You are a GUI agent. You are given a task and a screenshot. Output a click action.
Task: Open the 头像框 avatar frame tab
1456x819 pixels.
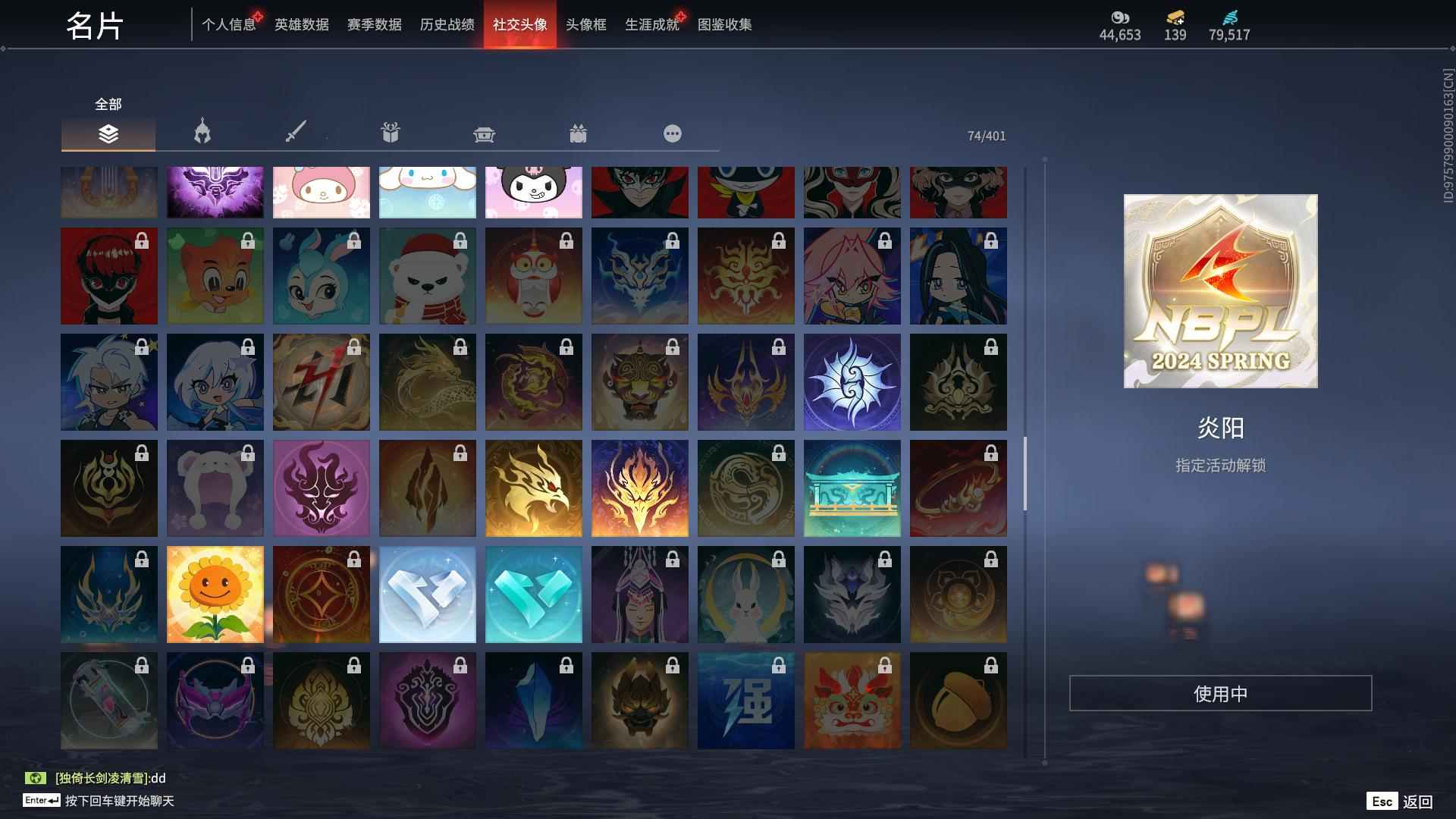584,24
